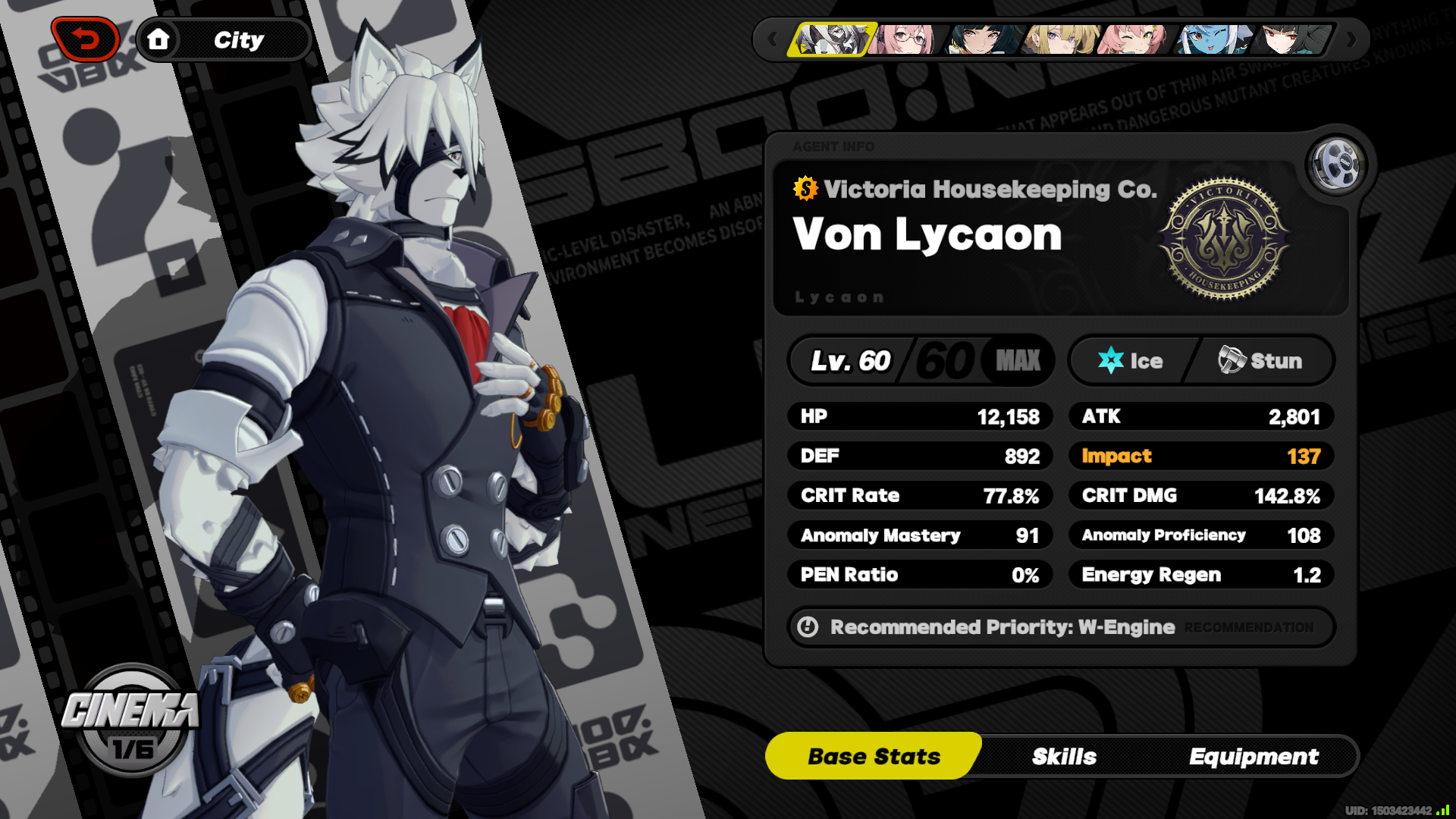The height and width of the screenshot is (819, 1456).
Task: Click the clock icon on Recommended Priority banner
Action: pyautogui.click(x=808, y=627)
